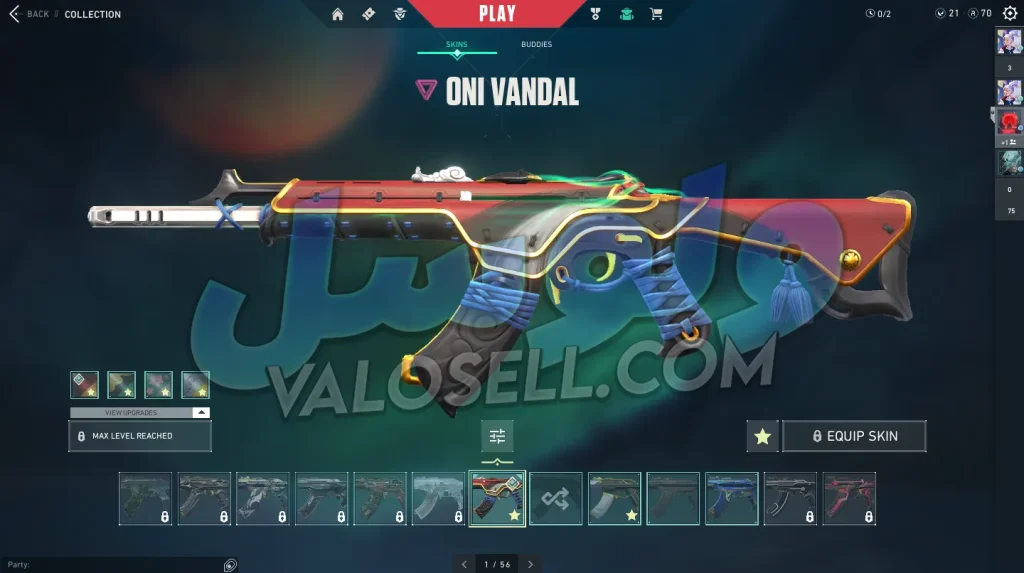Click the Max Level Reached button

[140, 436]
